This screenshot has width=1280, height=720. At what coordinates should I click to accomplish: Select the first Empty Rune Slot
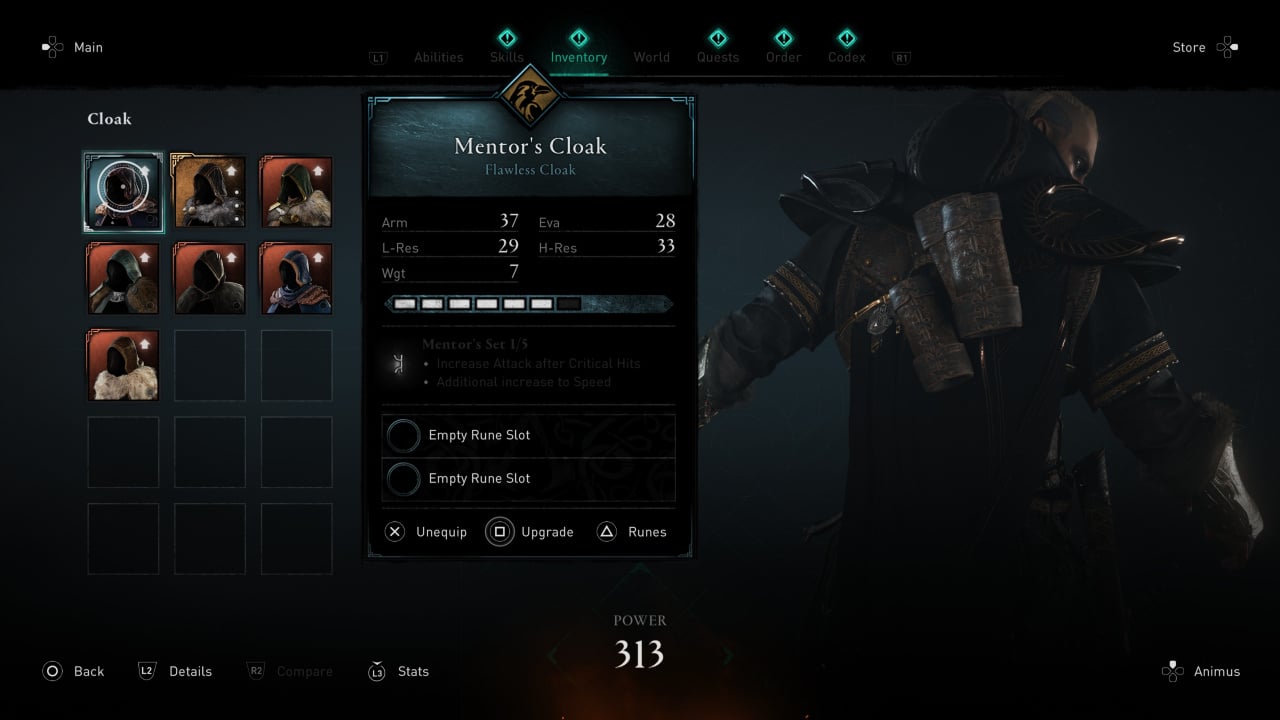[528, 436]
